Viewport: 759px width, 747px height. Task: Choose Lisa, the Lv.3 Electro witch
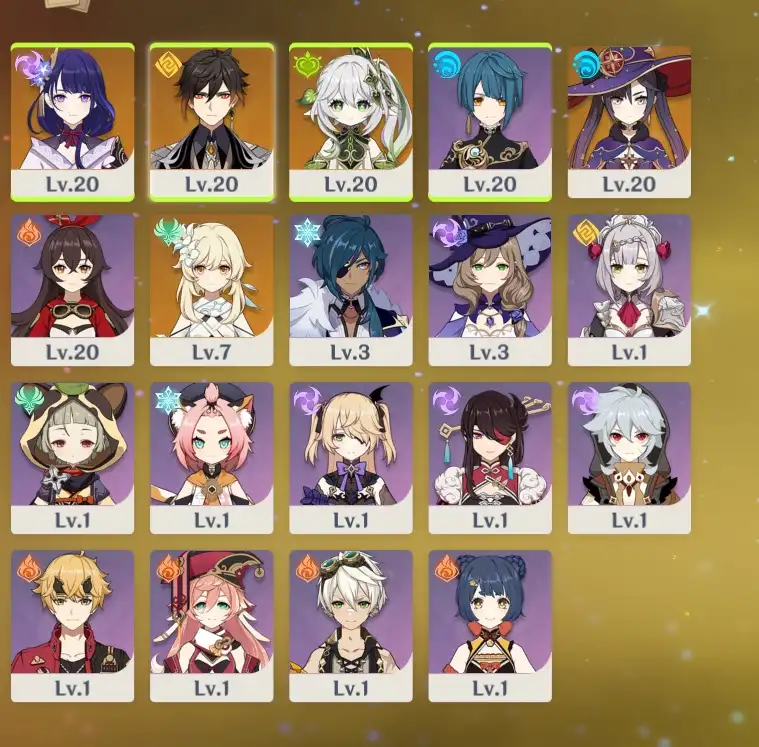pyautogui.click(x=489, y=290)
